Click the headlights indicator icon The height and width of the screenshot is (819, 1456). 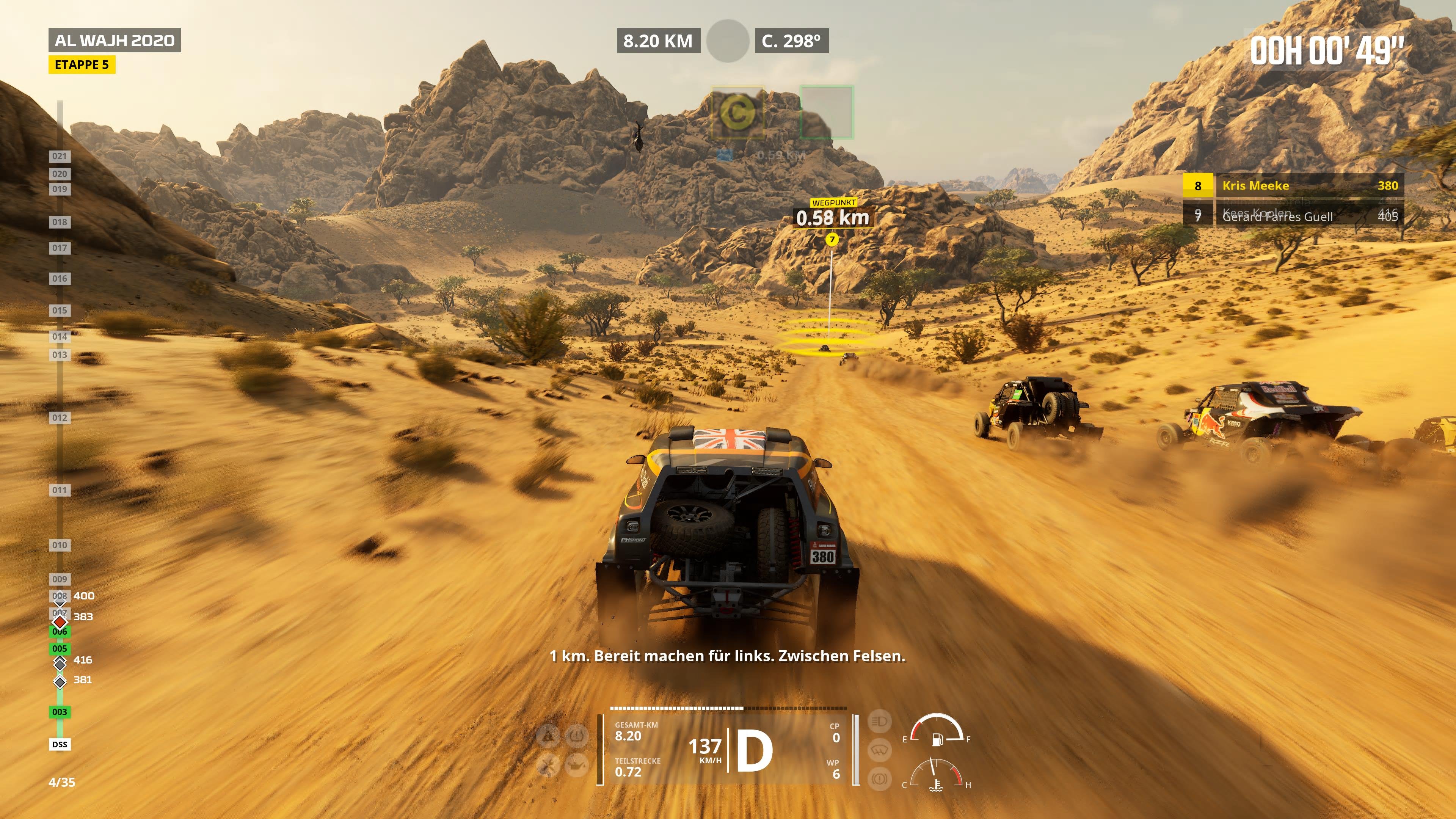pyautogui.click(x=880, y=721)
